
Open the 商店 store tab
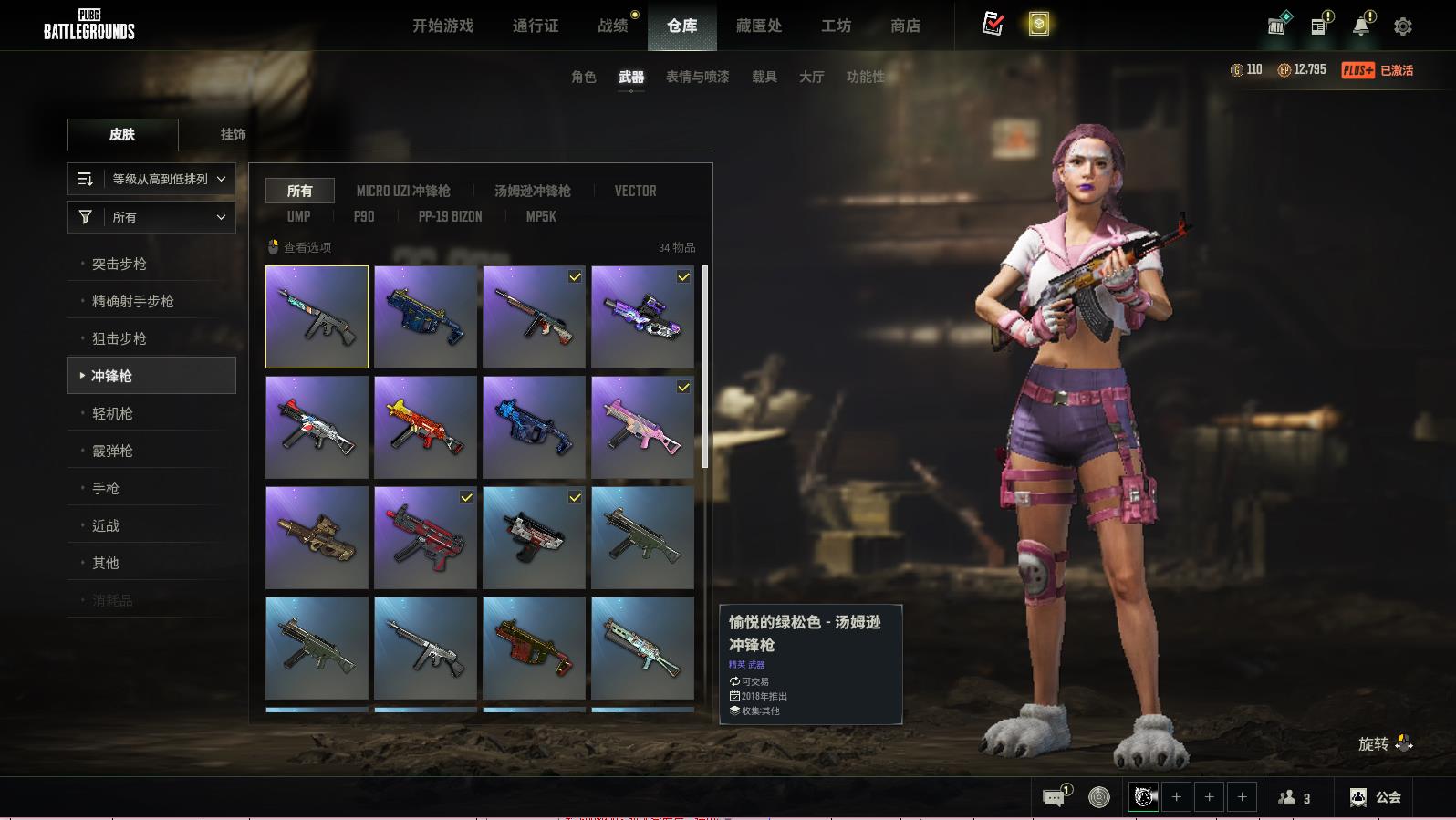[905, 26]
